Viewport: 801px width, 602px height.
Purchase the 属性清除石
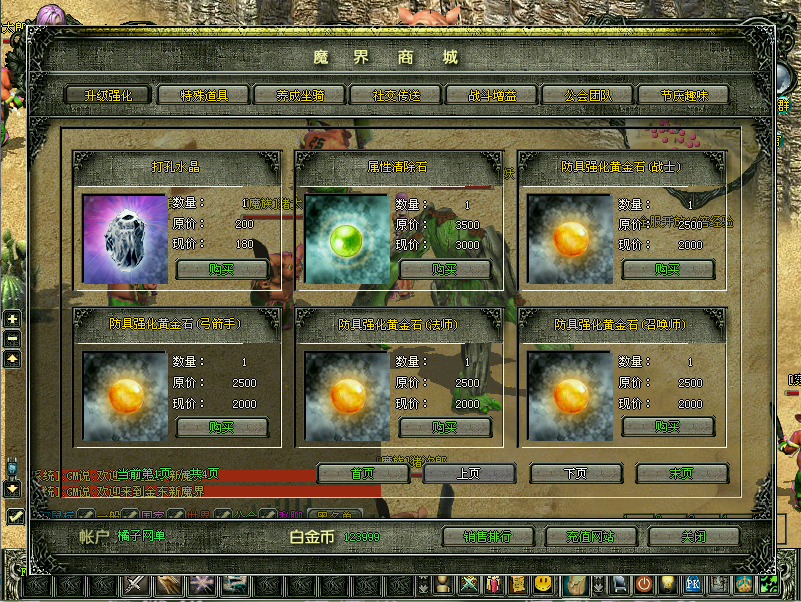(x=445, y=269)
